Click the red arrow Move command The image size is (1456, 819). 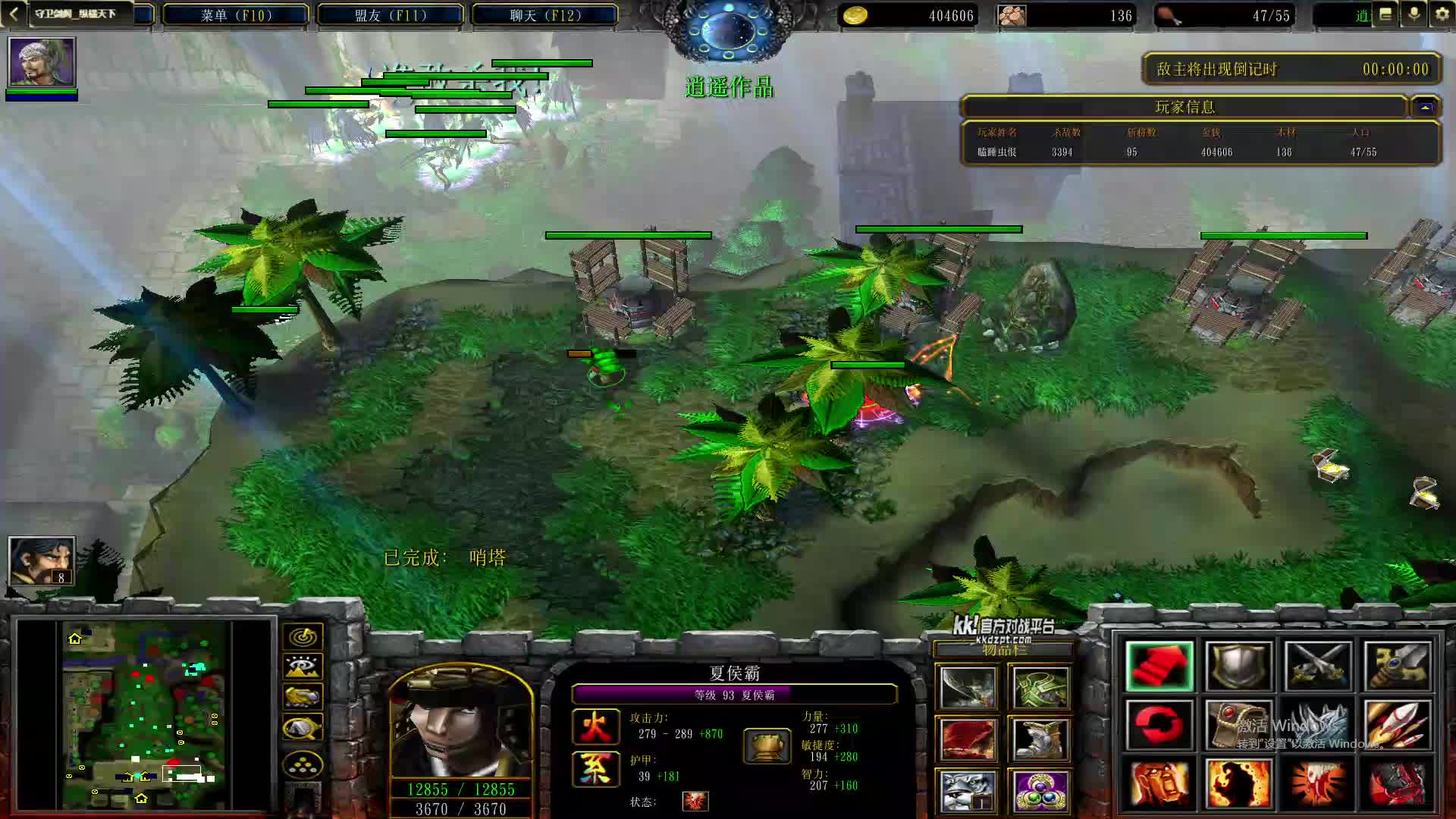[x=1159, y=667]
